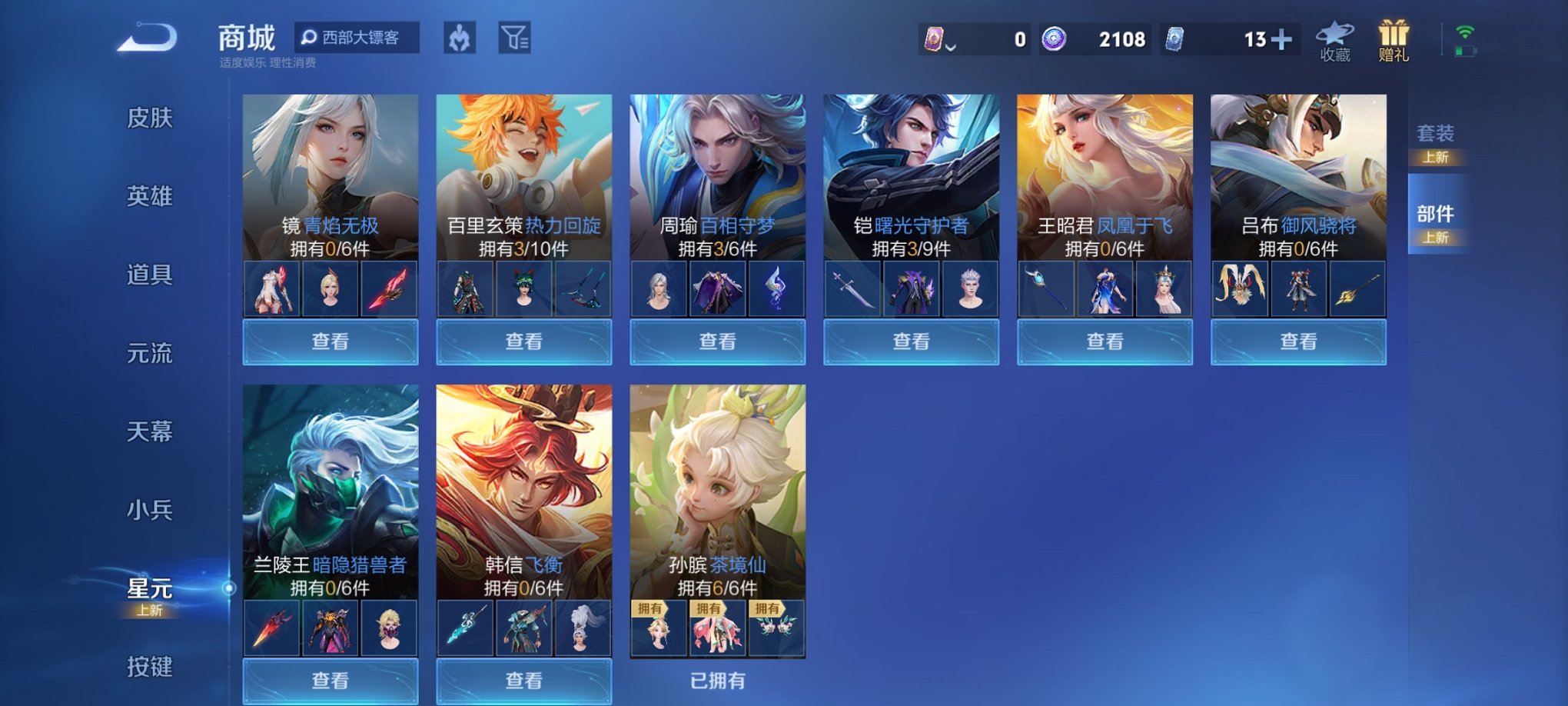Click 查看 under 韩信 飞衡
Screen dimensions: 1568x706
523,681
